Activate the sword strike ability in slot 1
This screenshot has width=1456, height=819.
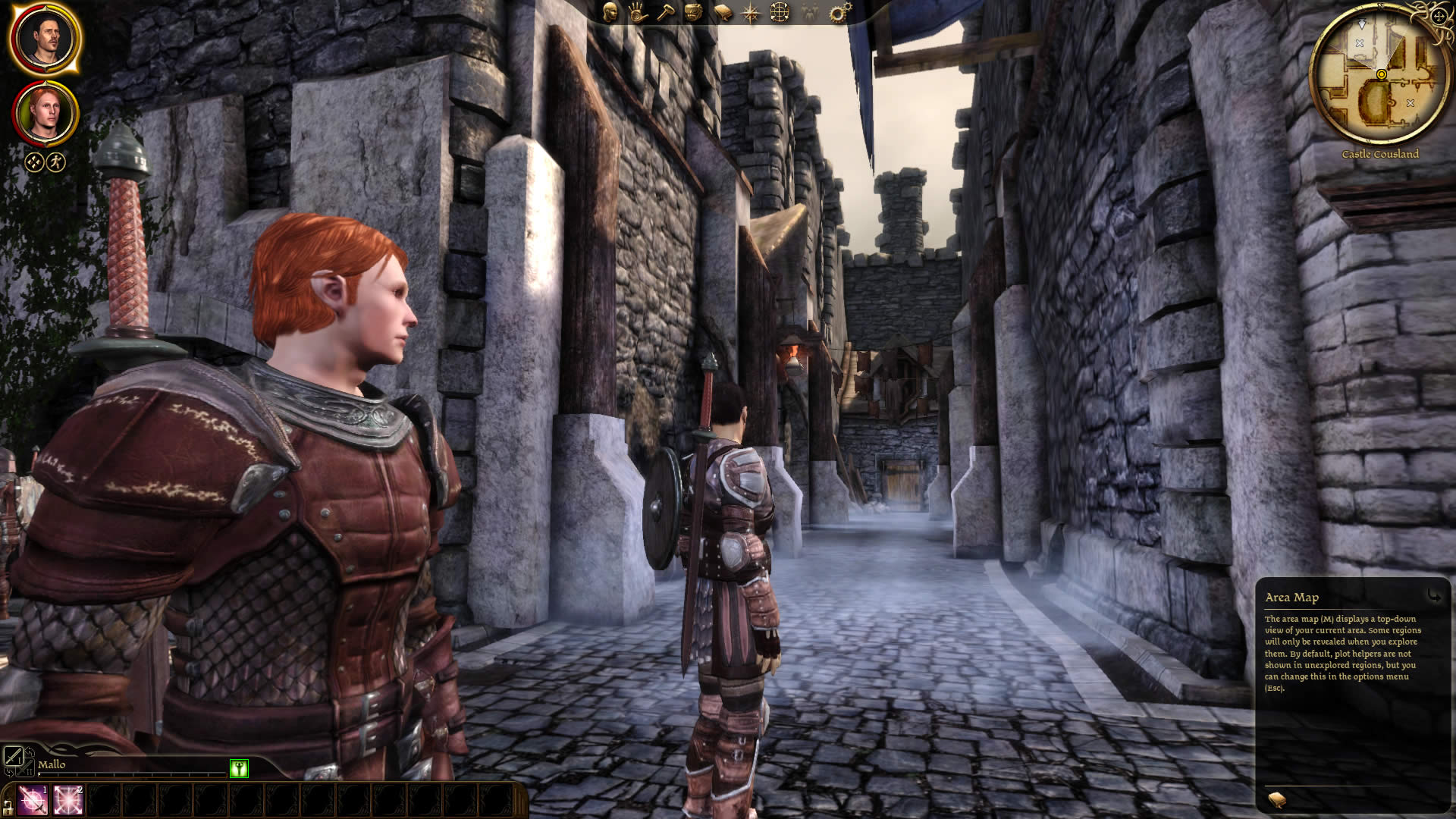coord(33,800)
